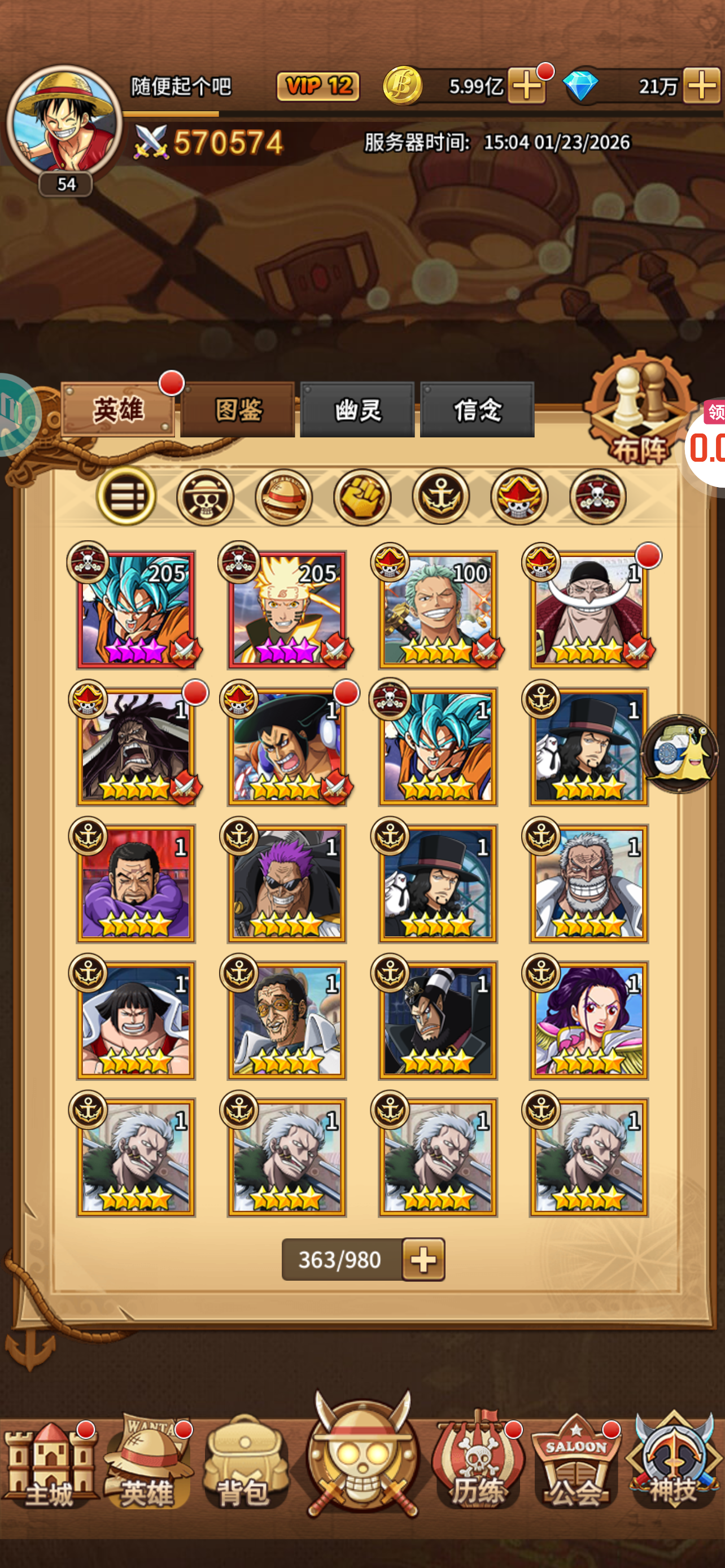Add more gold coins with the plus button

[x=527, y=86]
